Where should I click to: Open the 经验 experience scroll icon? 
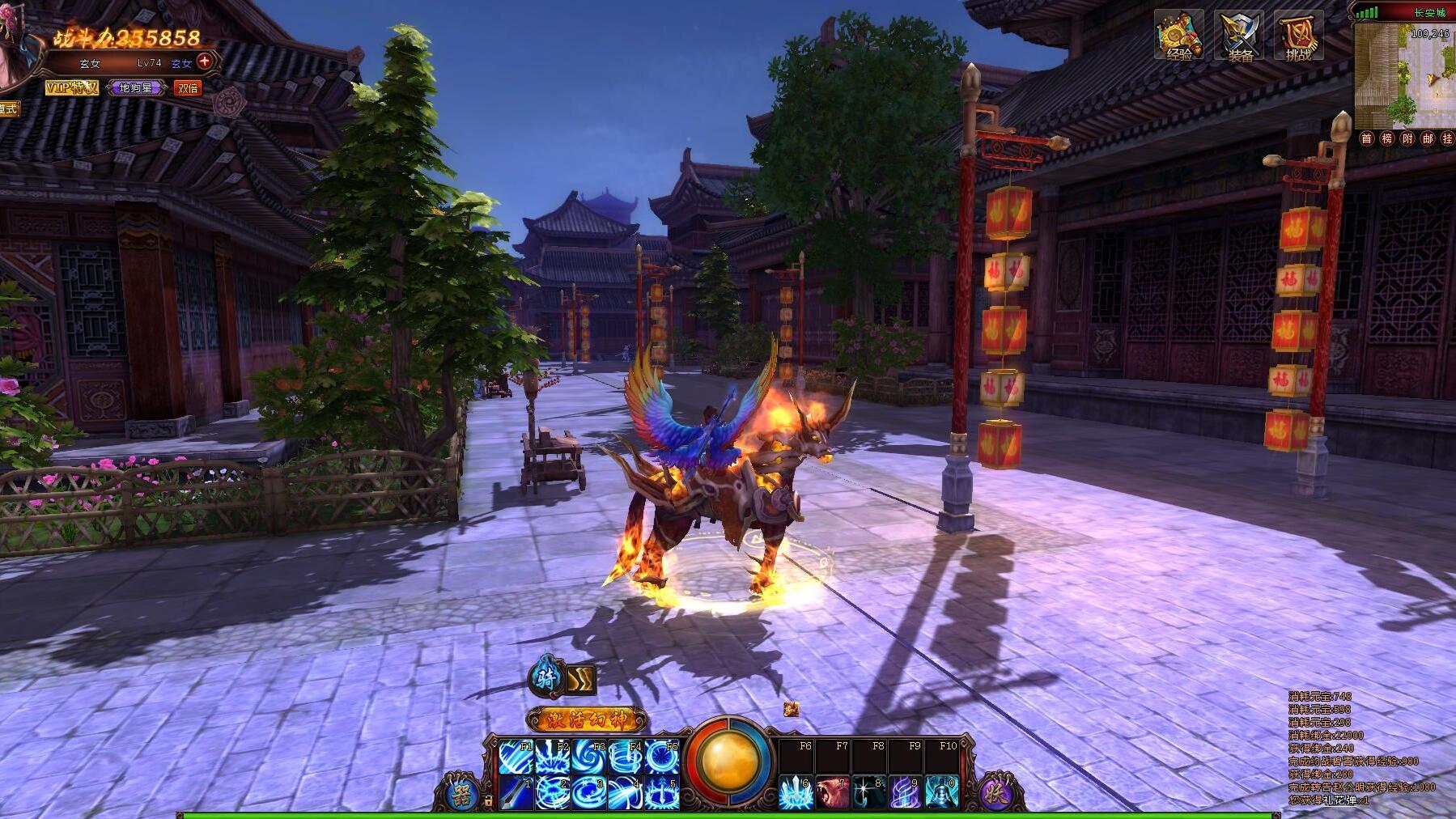coord(1178,36)
